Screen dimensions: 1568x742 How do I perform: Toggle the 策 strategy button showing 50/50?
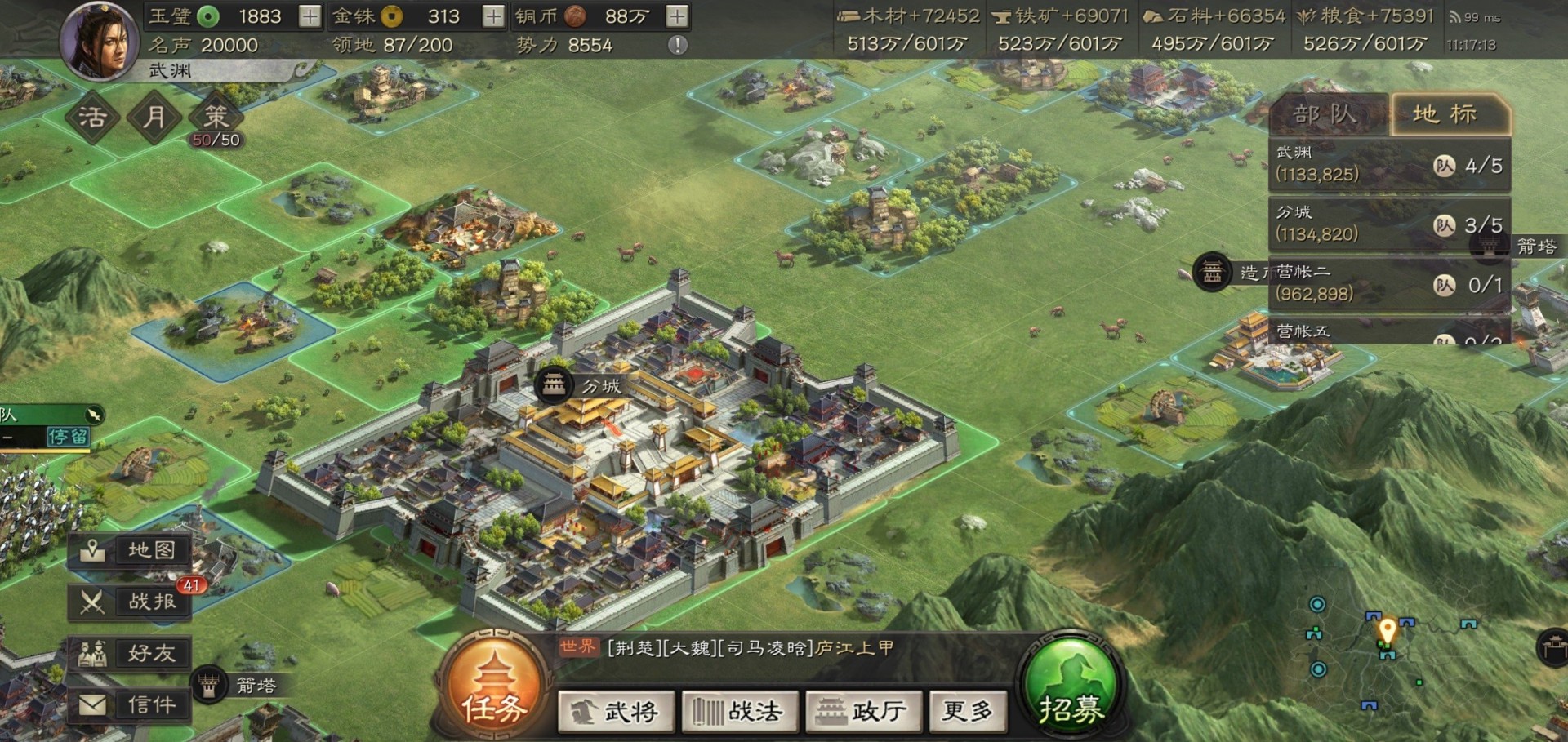216,117
